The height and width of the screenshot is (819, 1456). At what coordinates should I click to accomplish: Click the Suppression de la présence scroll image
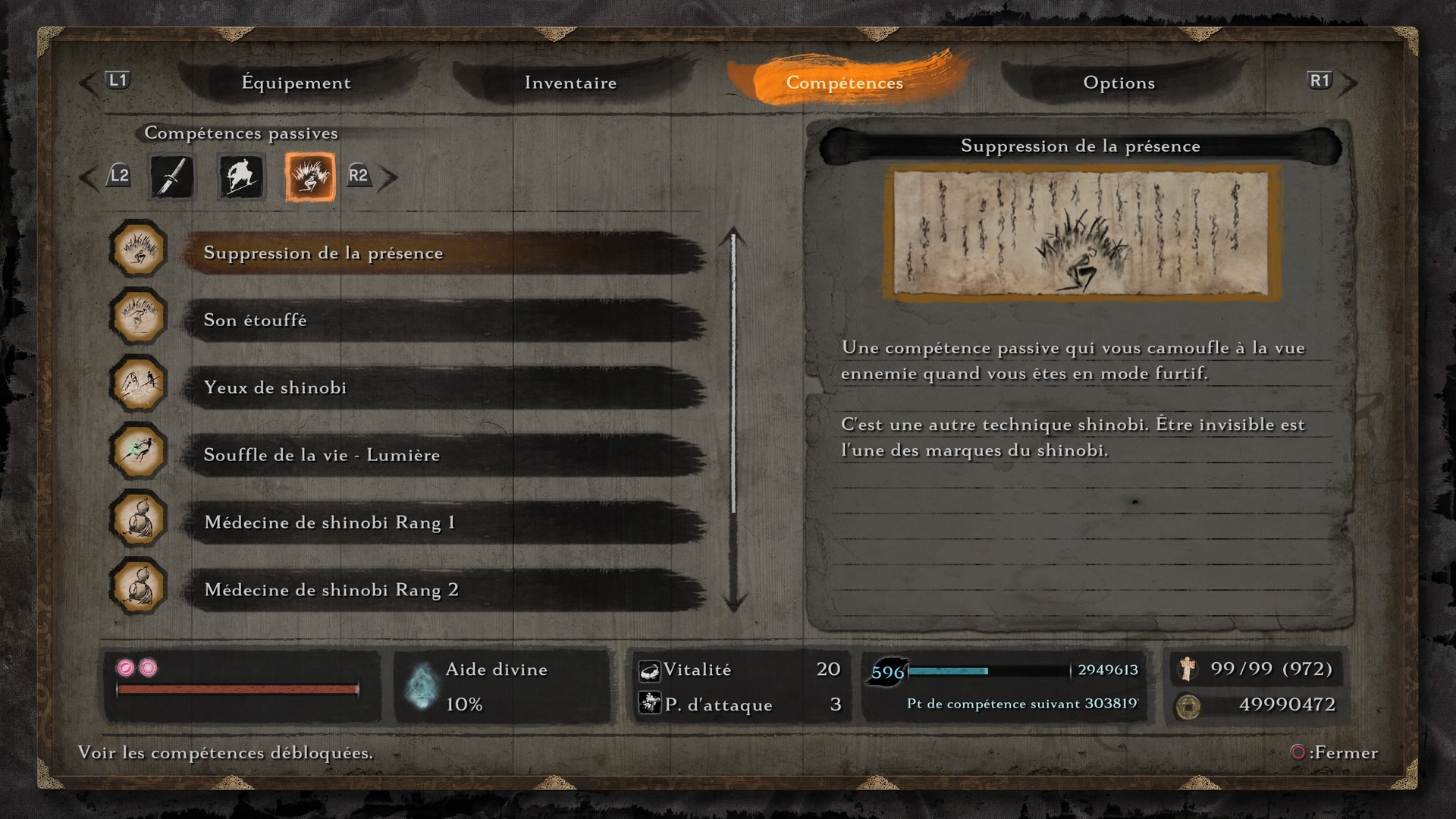[1081, 233]
